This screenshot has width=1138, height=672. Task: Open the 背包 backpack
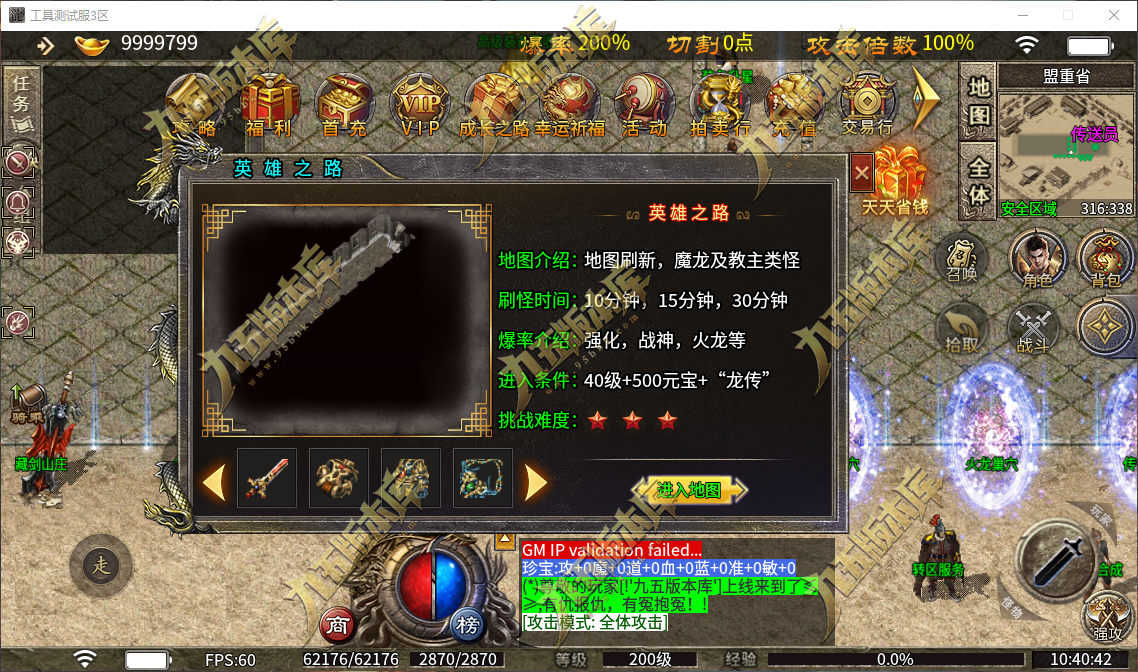1106,260
